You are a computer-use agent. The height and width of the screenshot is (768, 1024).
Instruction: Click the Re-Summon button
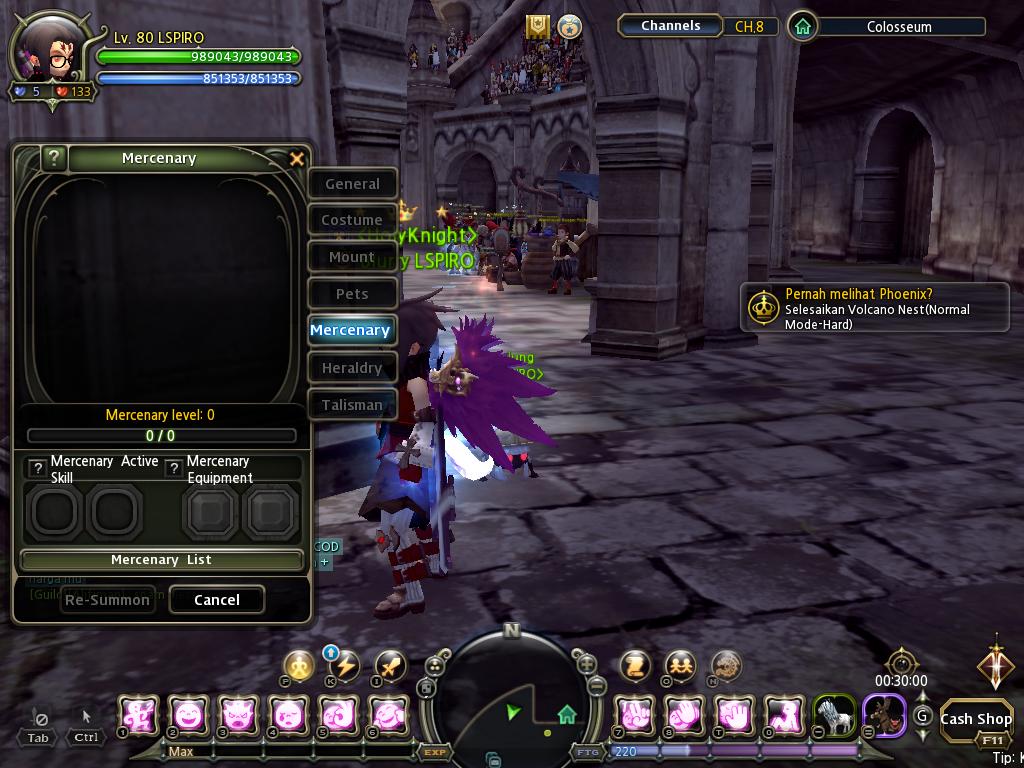(107, 600)
